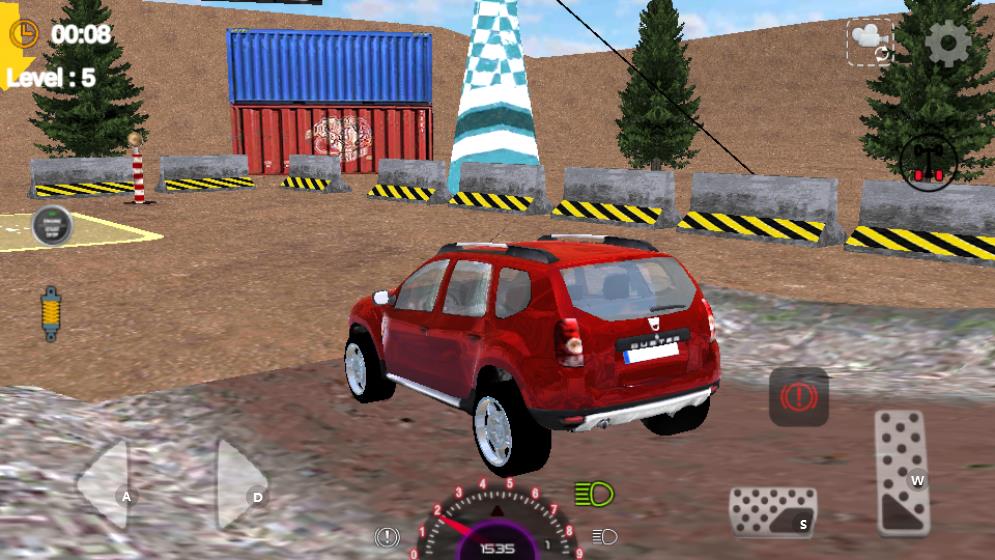Hit the S brake pedal

click(773, 511)
